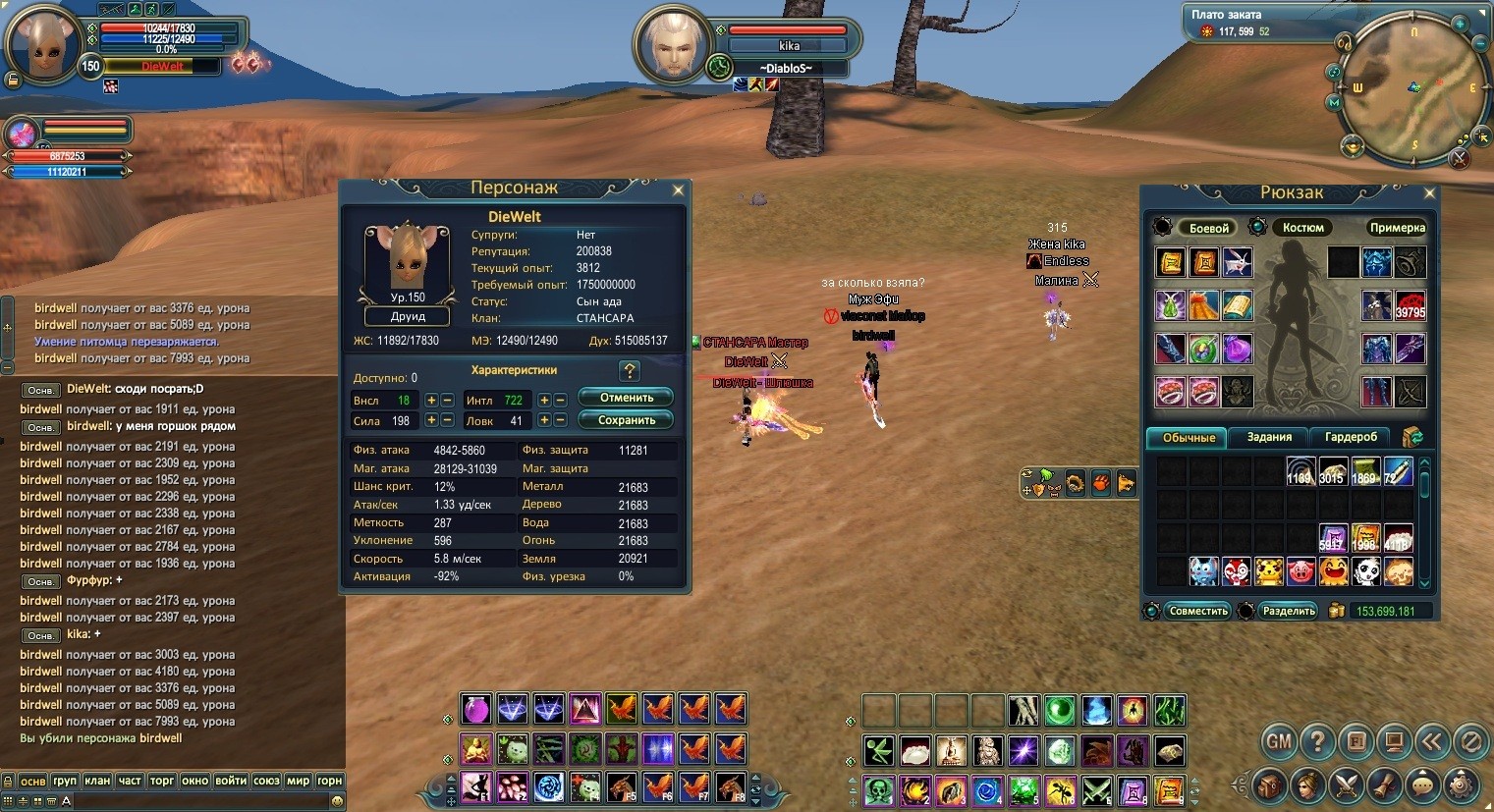Click the Разделить button

pyautogui.click(x=1289, y=611)
